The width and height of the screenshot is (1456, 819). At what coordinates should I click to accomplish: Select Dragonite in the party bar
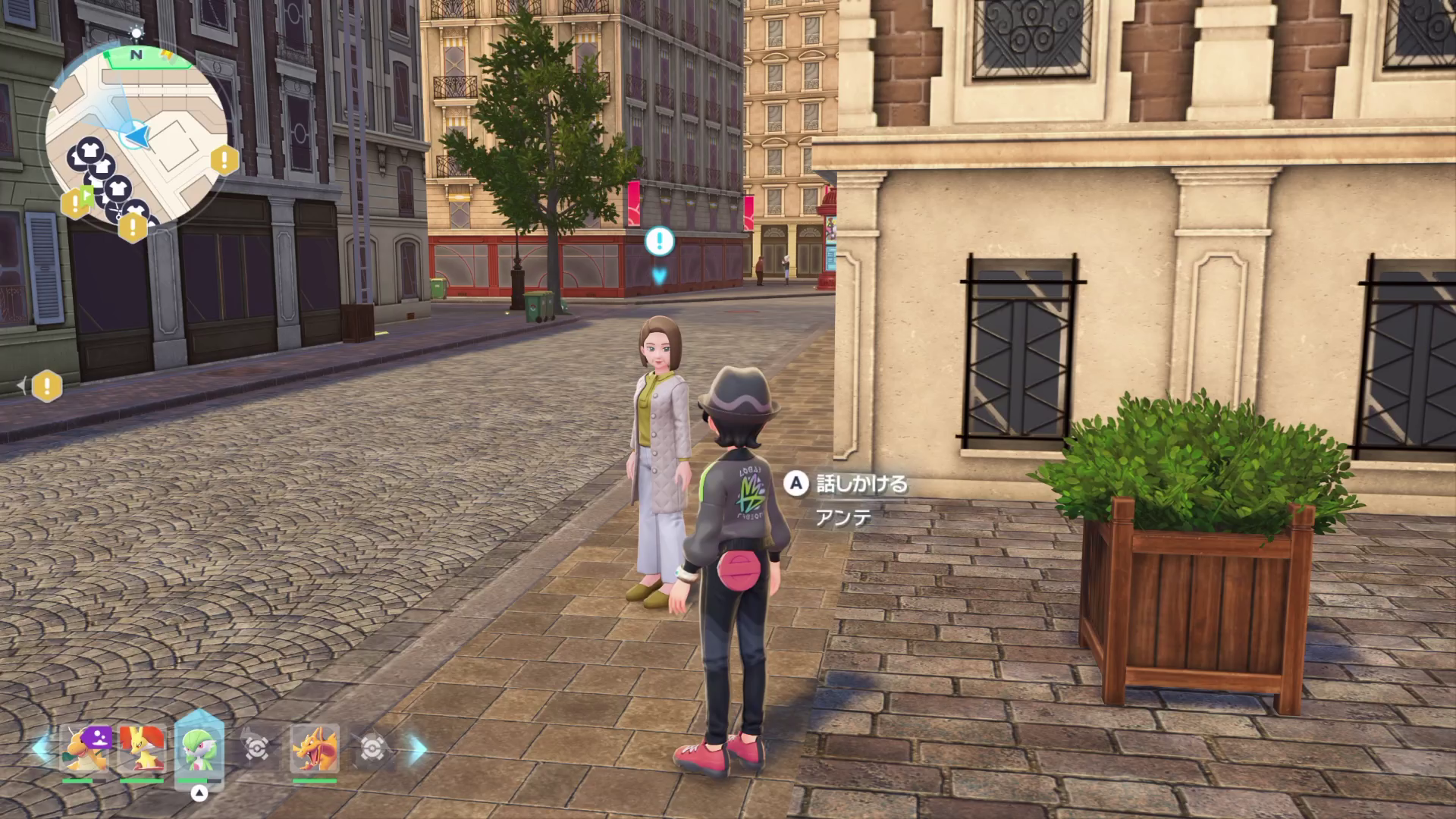coord(85,748)
